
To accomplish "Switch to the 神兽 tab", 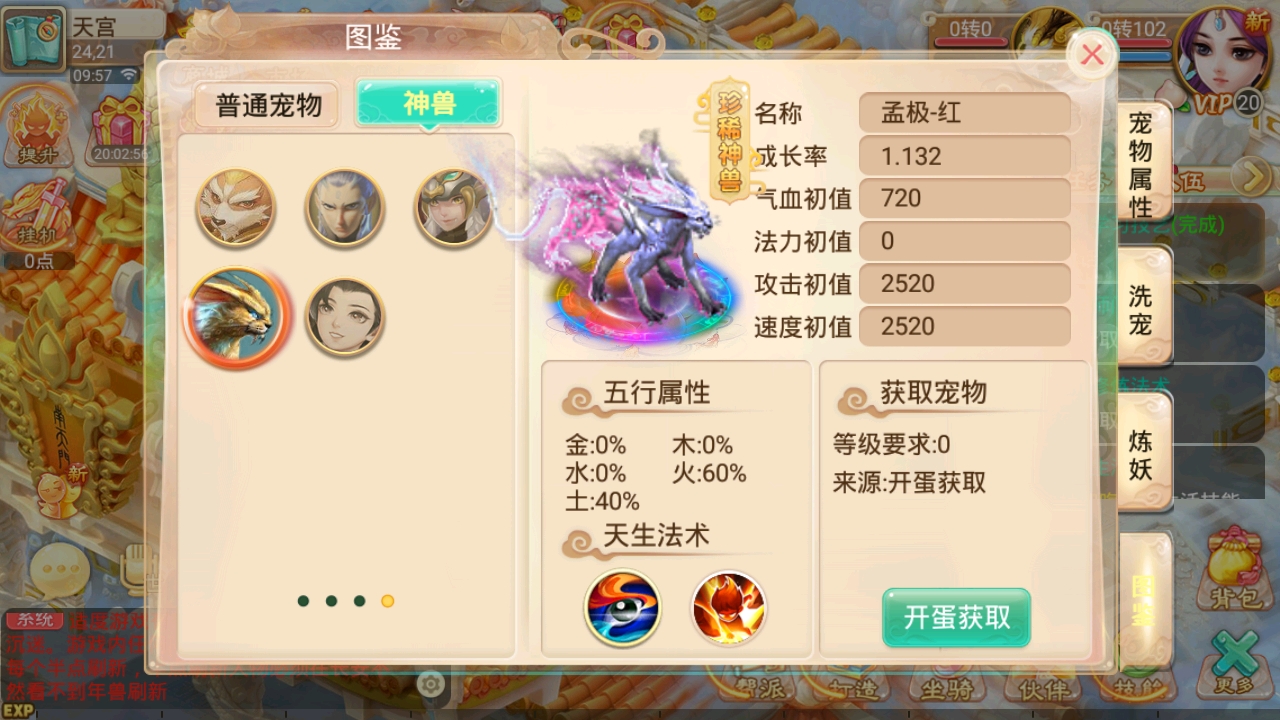I will coord(427,103).
